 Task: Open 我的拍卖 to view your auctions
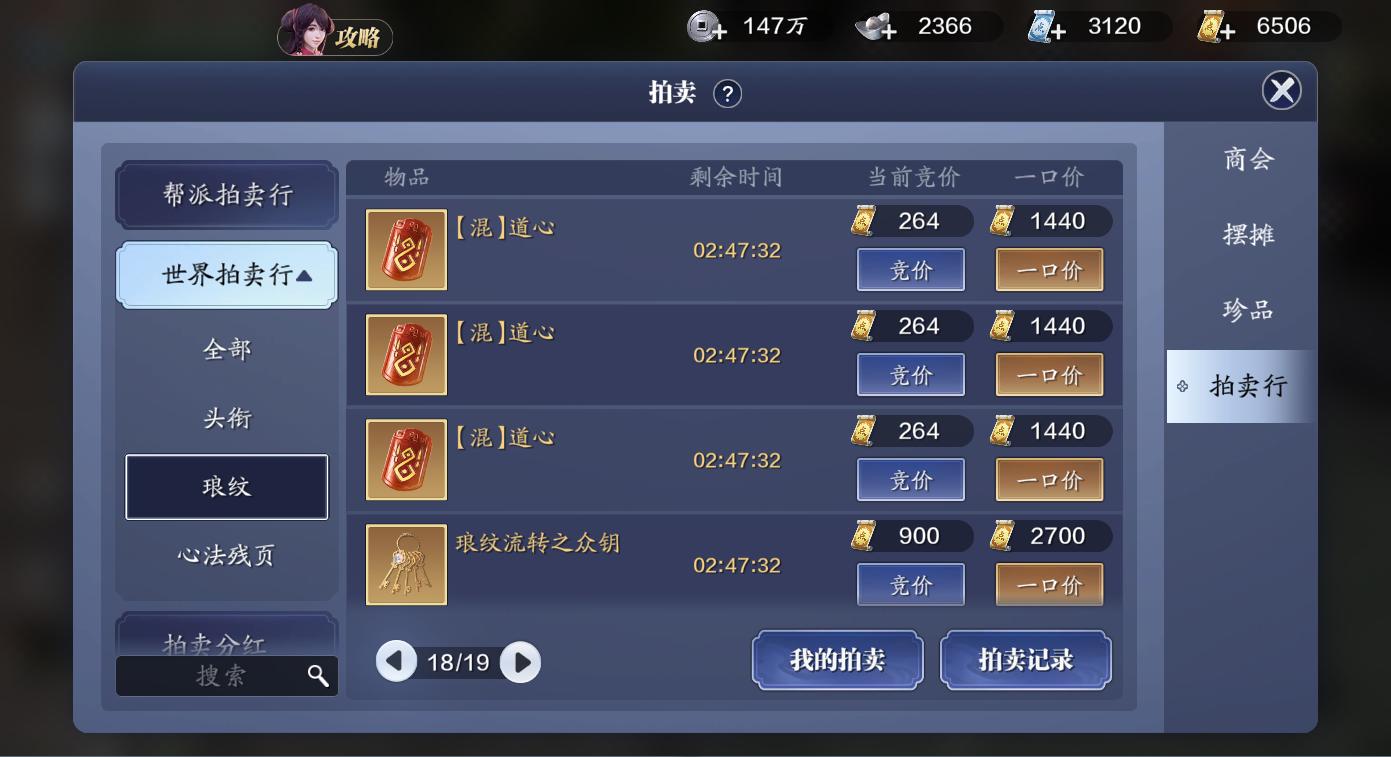838,660
